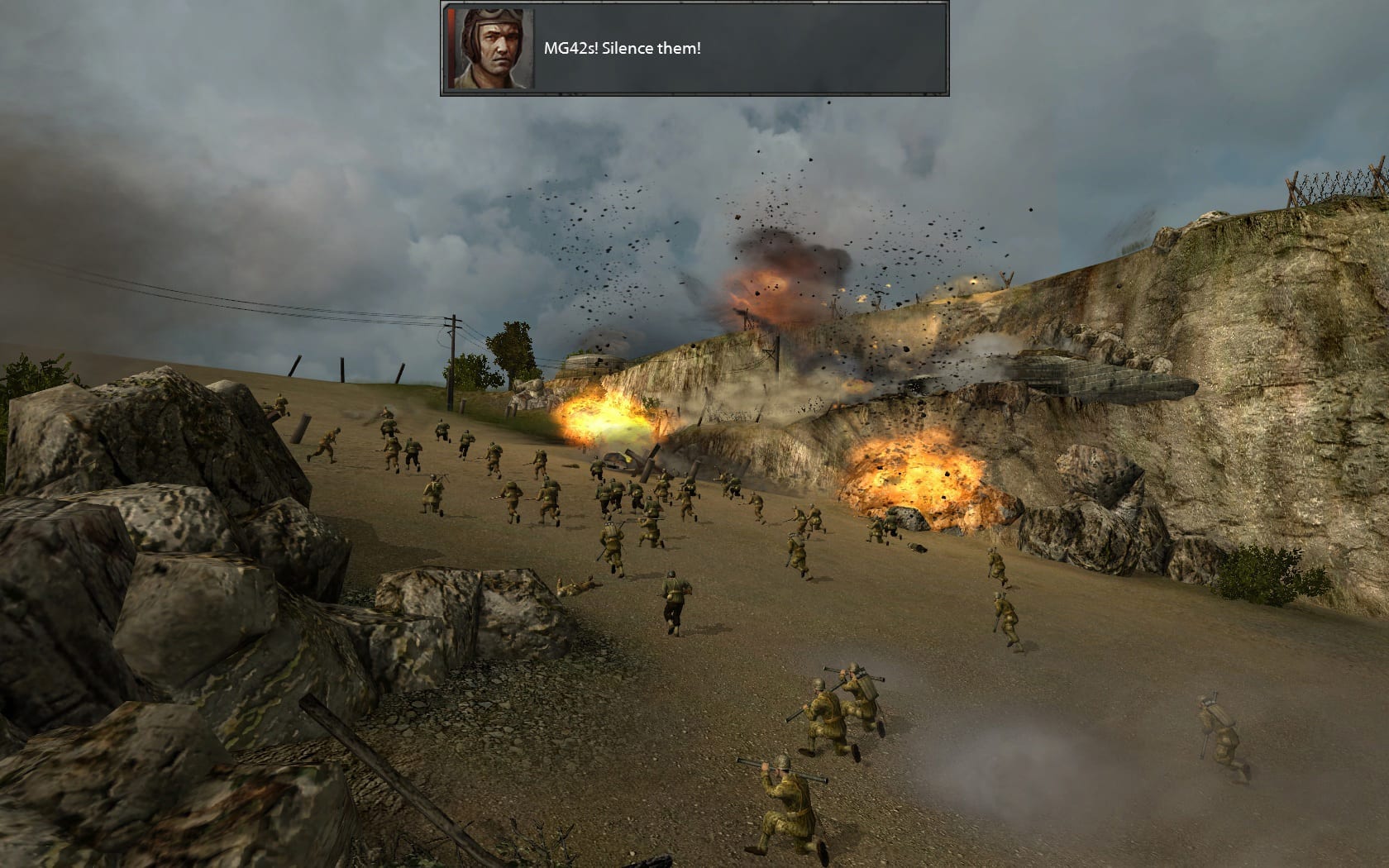Click the tank commander portrait in the dialogue box

click(489, 48)
